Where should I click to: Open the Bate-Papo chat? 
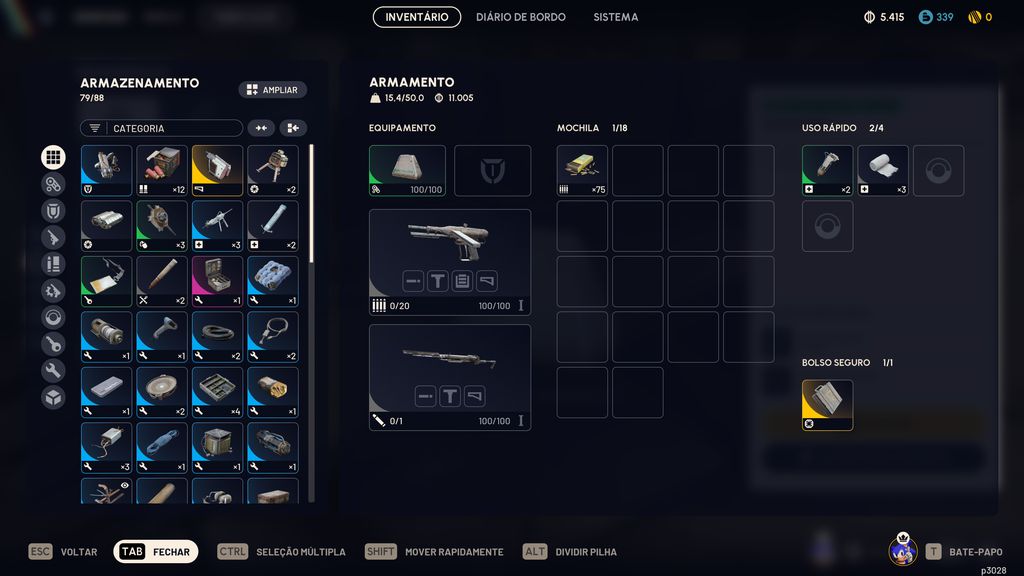963,552
